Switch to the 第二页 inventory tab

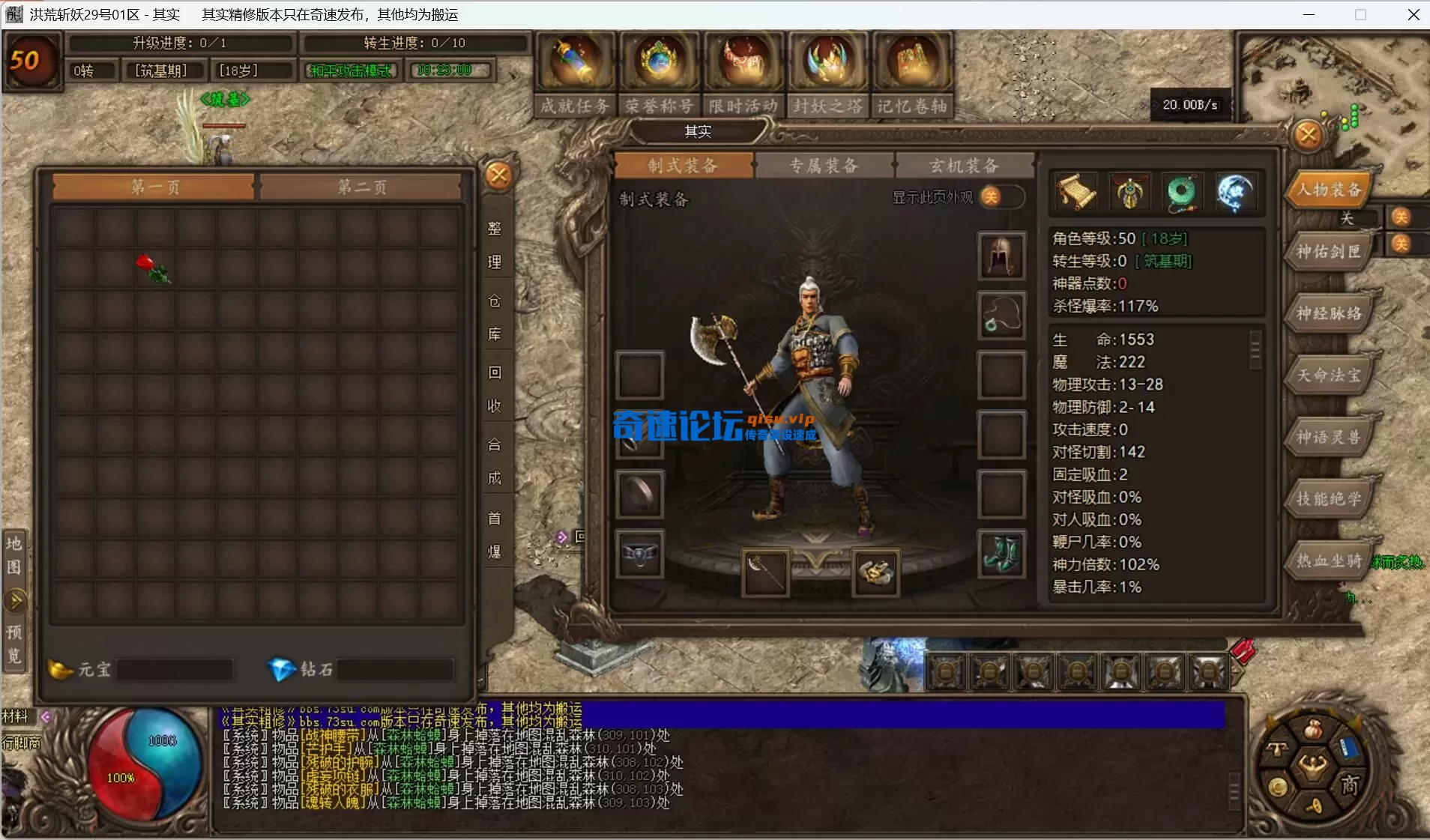(362, 187)
